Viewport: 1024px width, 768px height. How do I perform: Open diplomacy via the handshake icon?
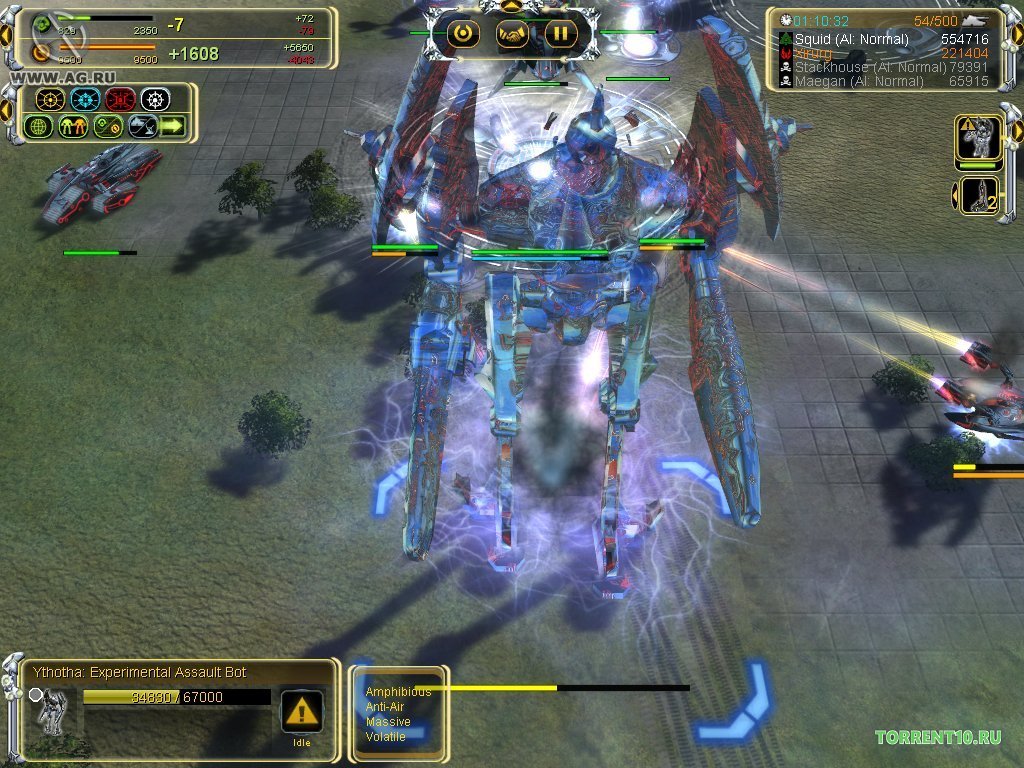[x=513, y=34]
